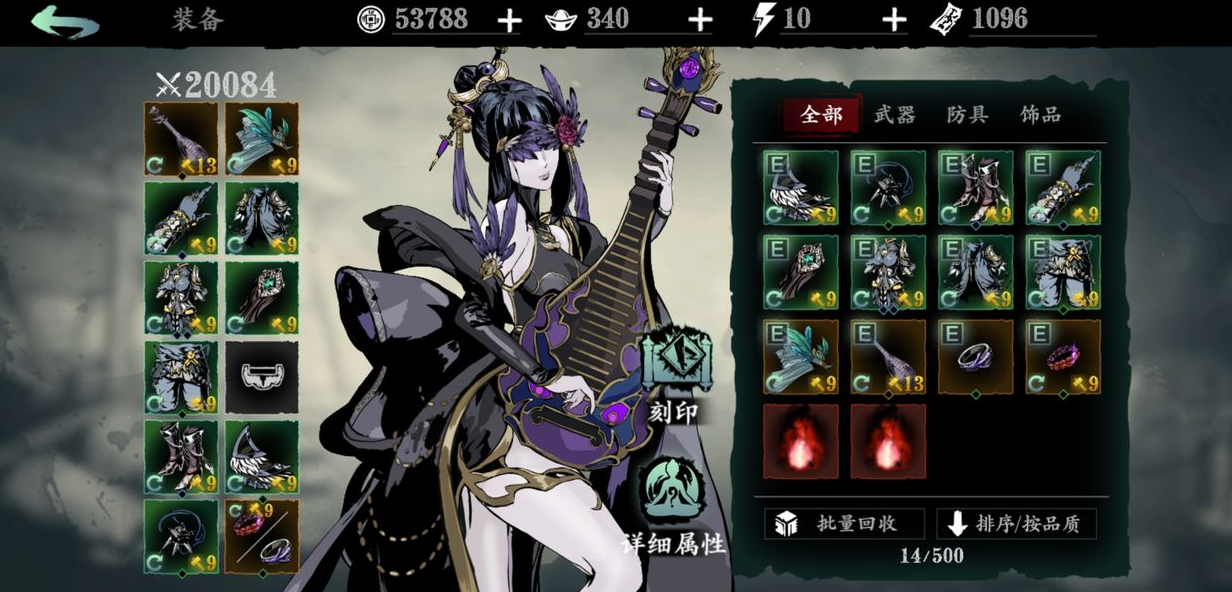Select the equipped feather hairpin slot
Image resolution: width=1232 pixels, height=592 pixels.
261,138
